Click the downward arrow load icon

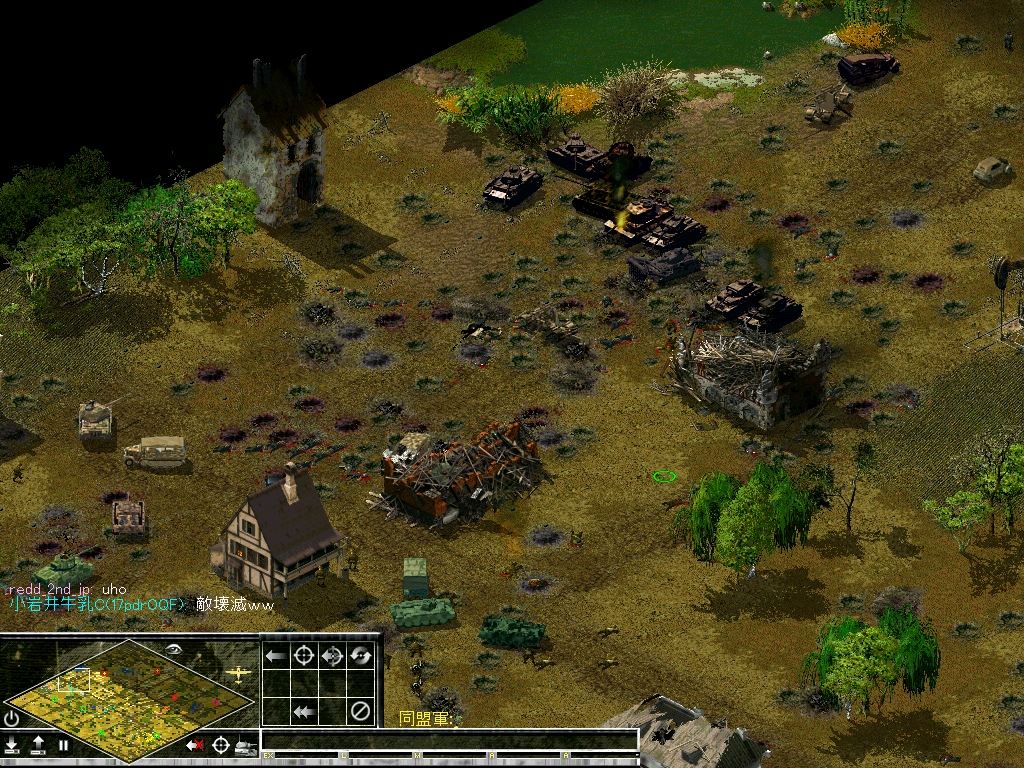[12, 745]
